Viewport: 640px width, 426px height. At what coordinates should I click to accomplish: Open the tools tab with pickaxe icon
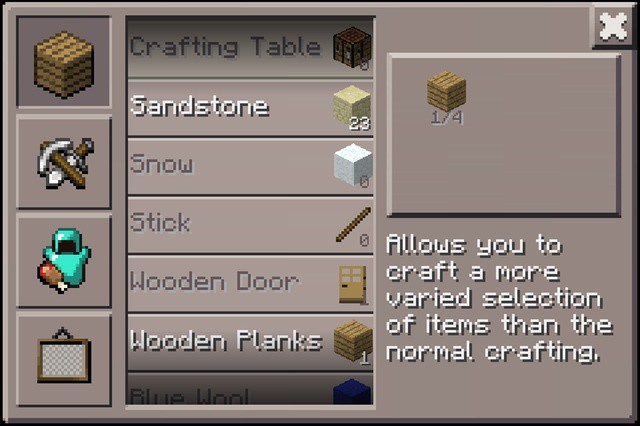coord(64,162)
